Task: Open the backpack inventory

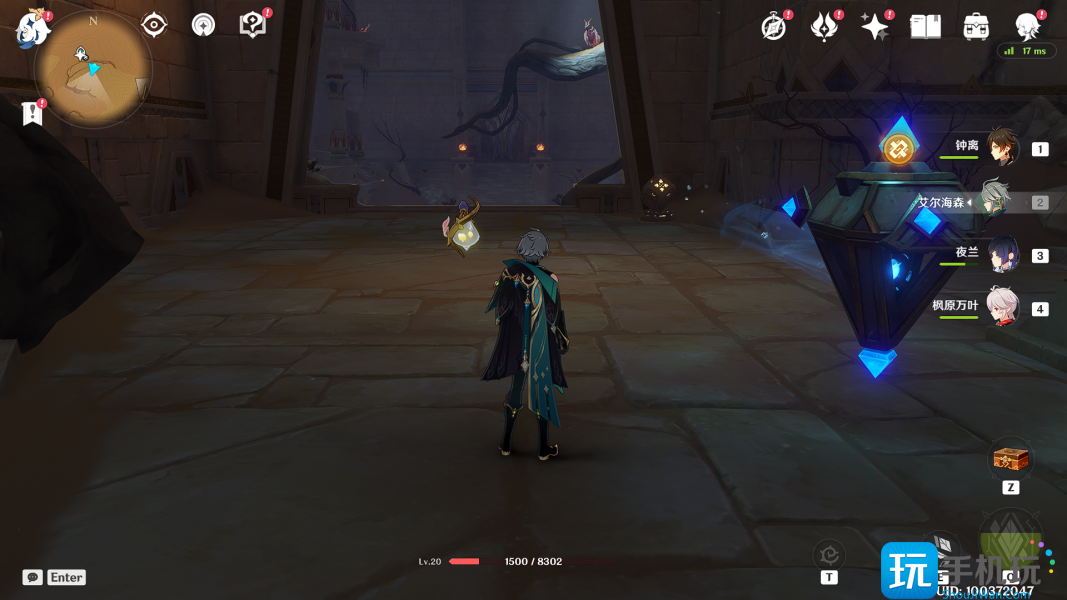Action: [x=977, y=27]
